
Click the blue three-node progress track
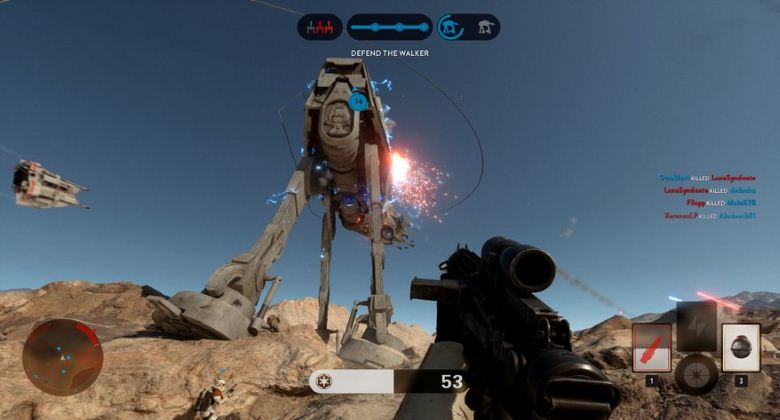coord(389,27)
